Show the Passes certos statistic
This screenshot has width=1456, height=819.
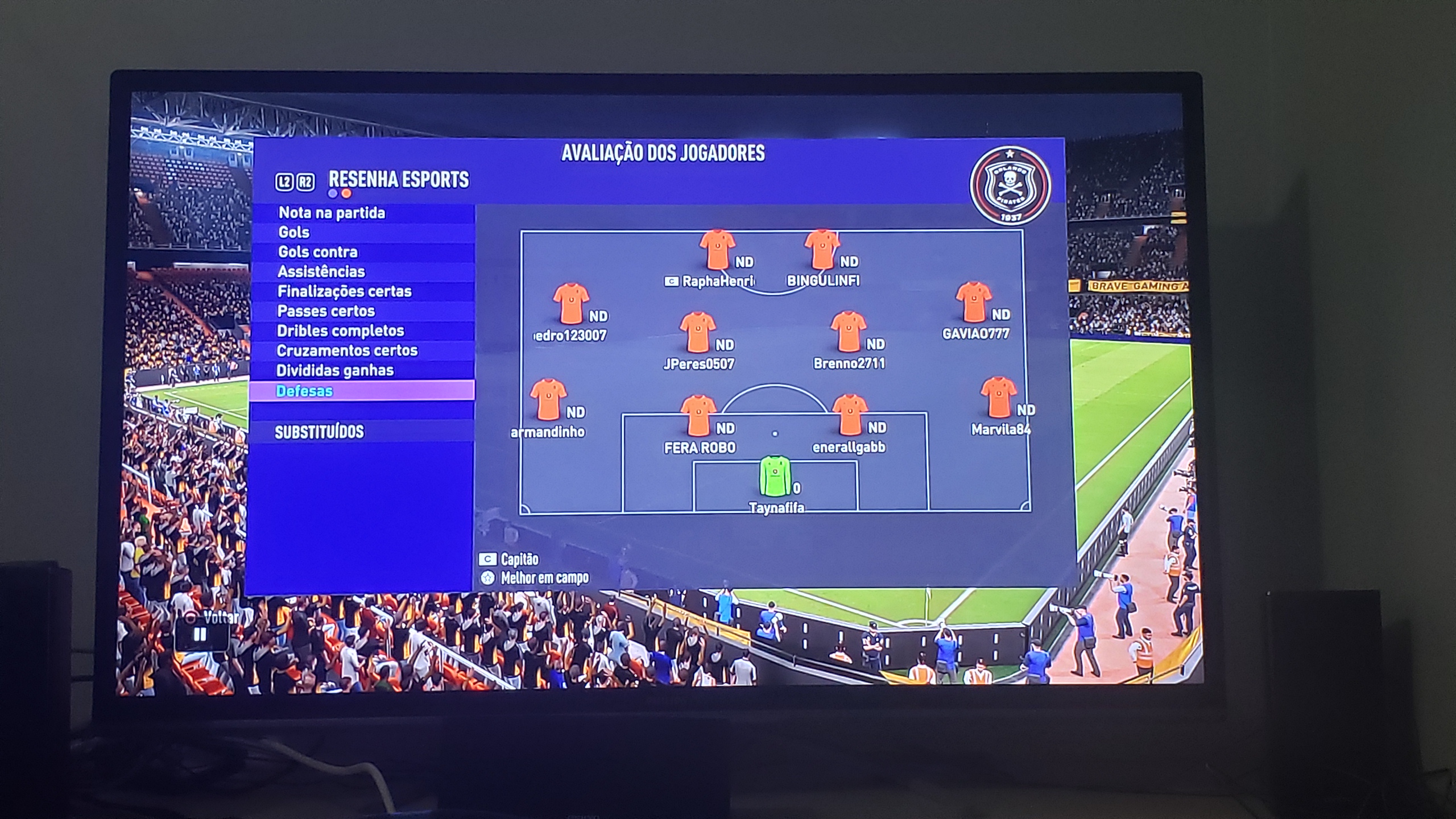tap(326, 312)
